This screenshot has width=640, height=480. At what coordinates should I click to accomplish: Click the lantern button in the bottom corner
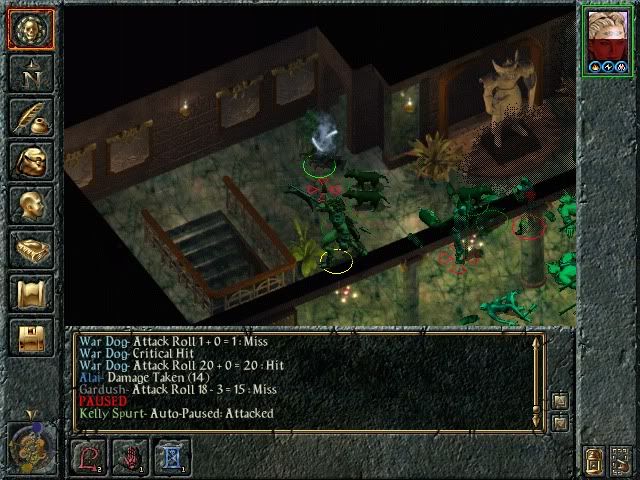click(x=594, y=460)
